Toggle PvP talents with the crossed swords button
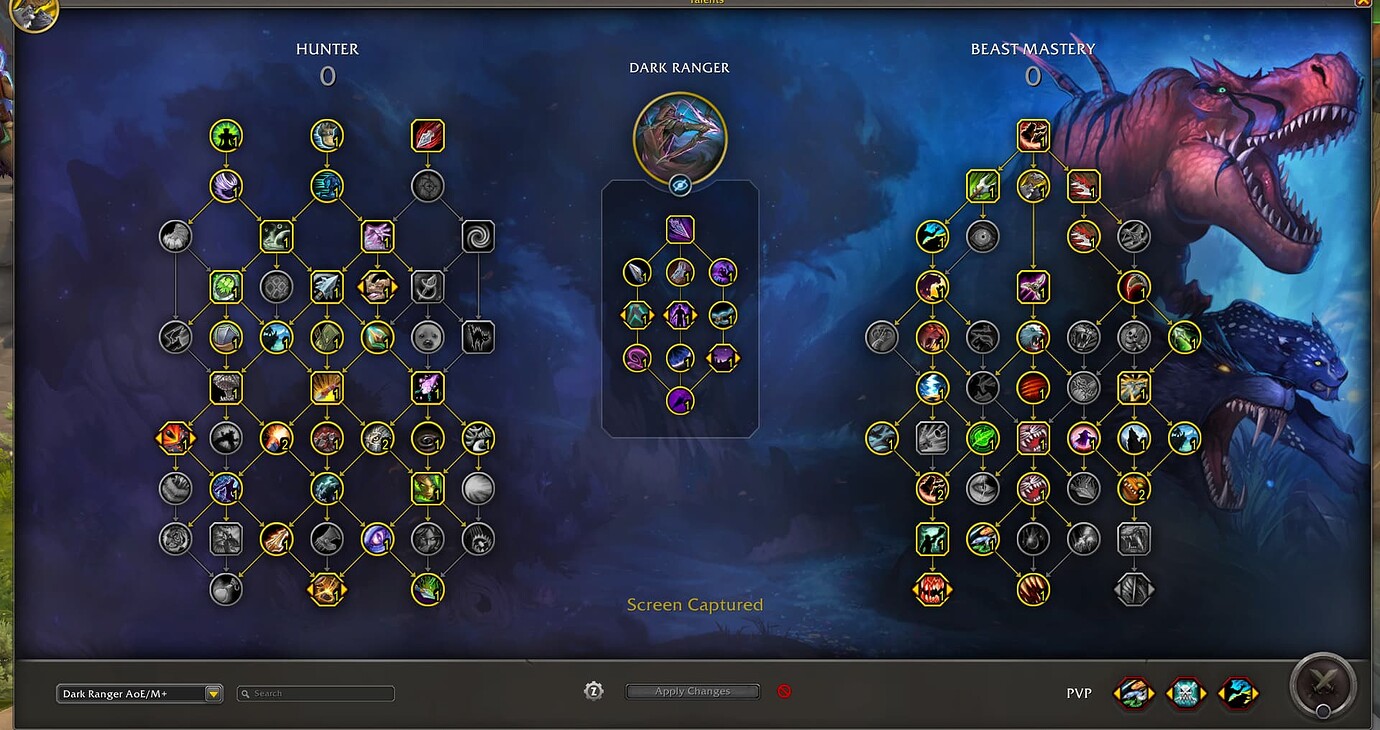The image size is (1380, 730). 1322,684
